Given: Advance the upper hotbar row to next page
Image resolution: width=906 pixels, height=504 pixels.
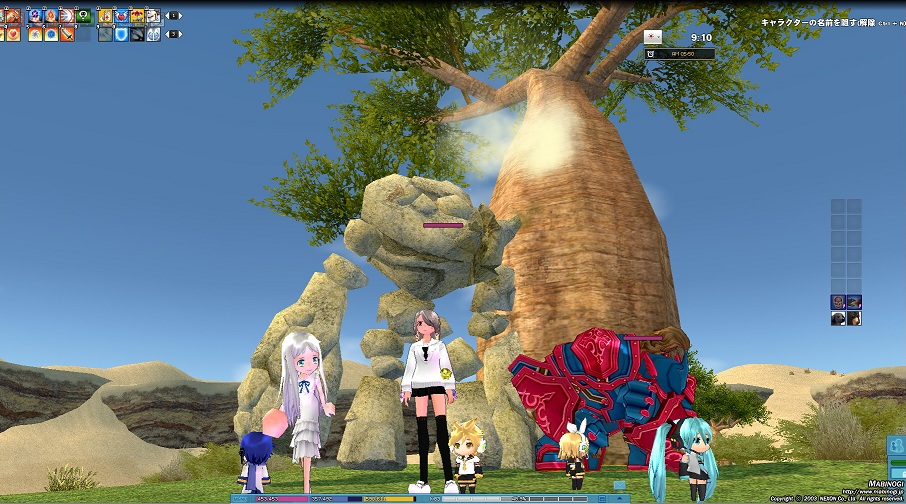Looking at the screenshot, I should (x=181, y=16).
